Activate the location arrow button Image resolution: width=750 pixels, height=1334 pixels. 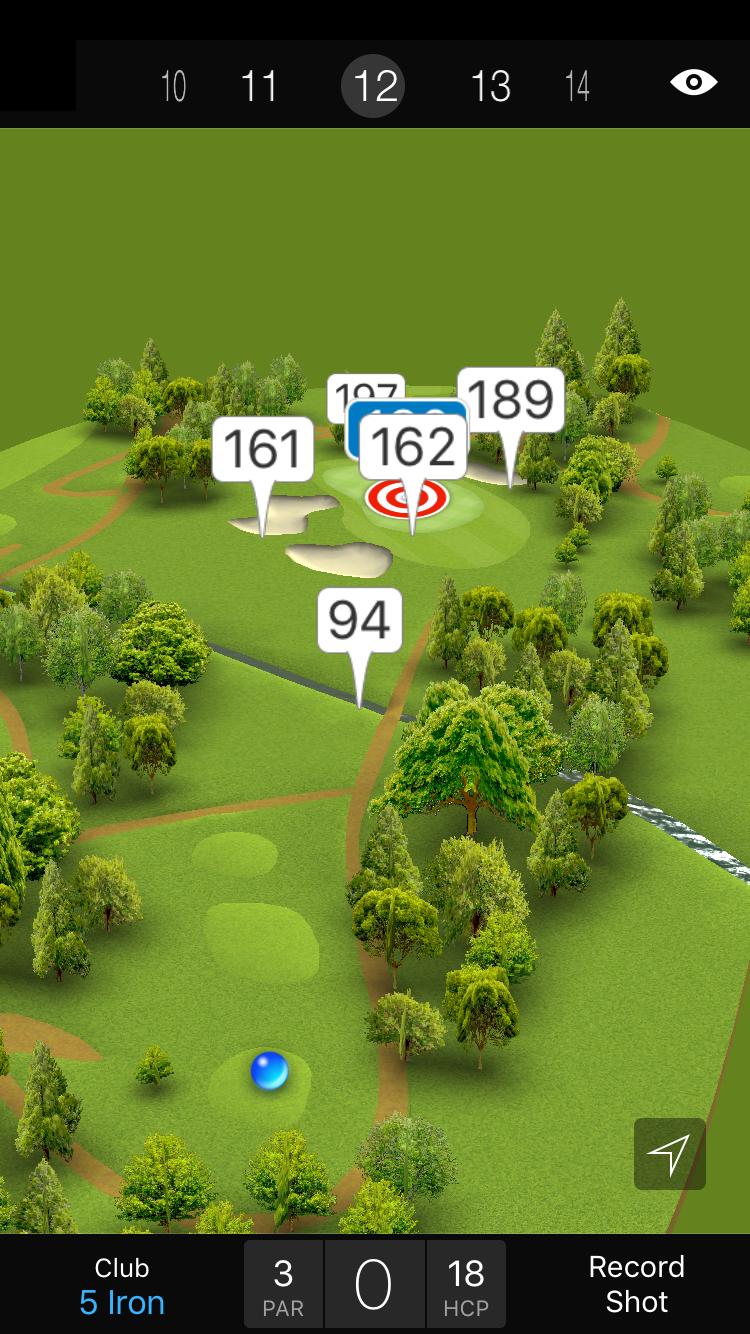click(669, 1154)
